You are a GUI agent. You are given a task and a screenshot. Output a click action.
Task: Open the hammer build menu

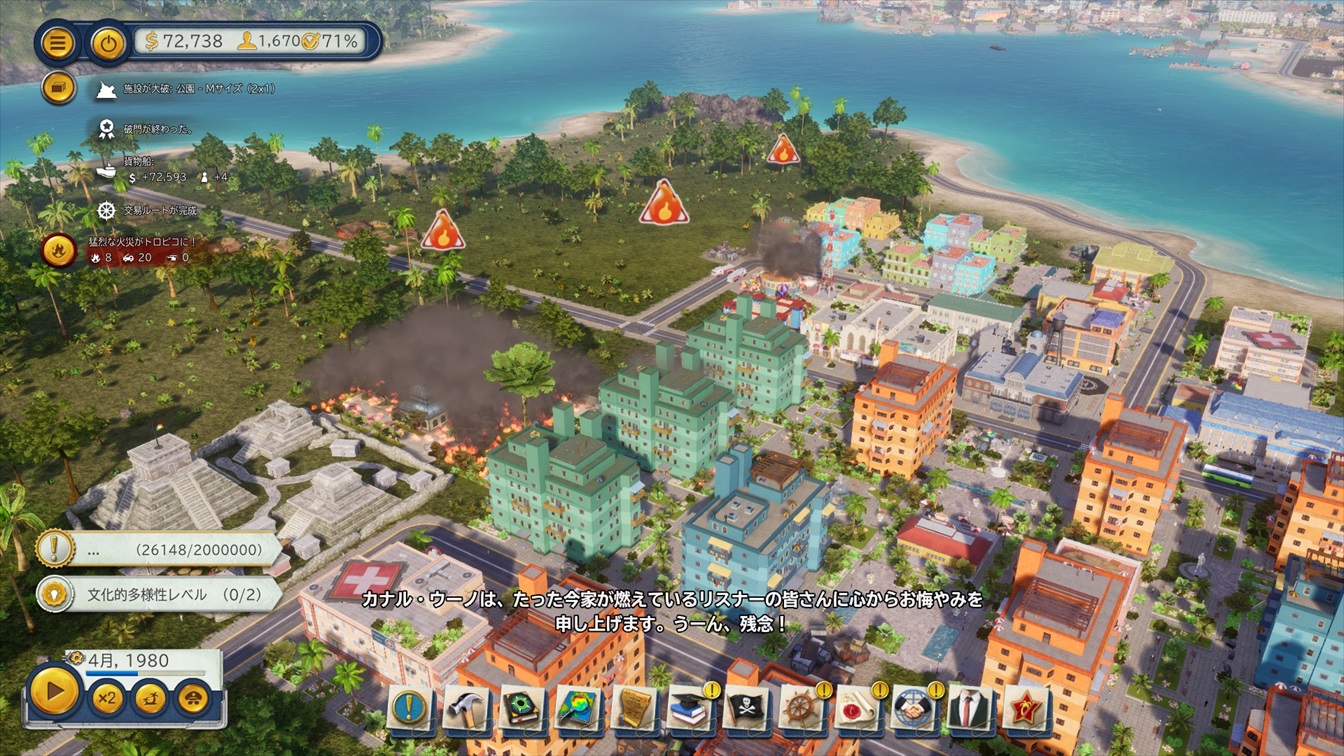[x=466, y=708]
